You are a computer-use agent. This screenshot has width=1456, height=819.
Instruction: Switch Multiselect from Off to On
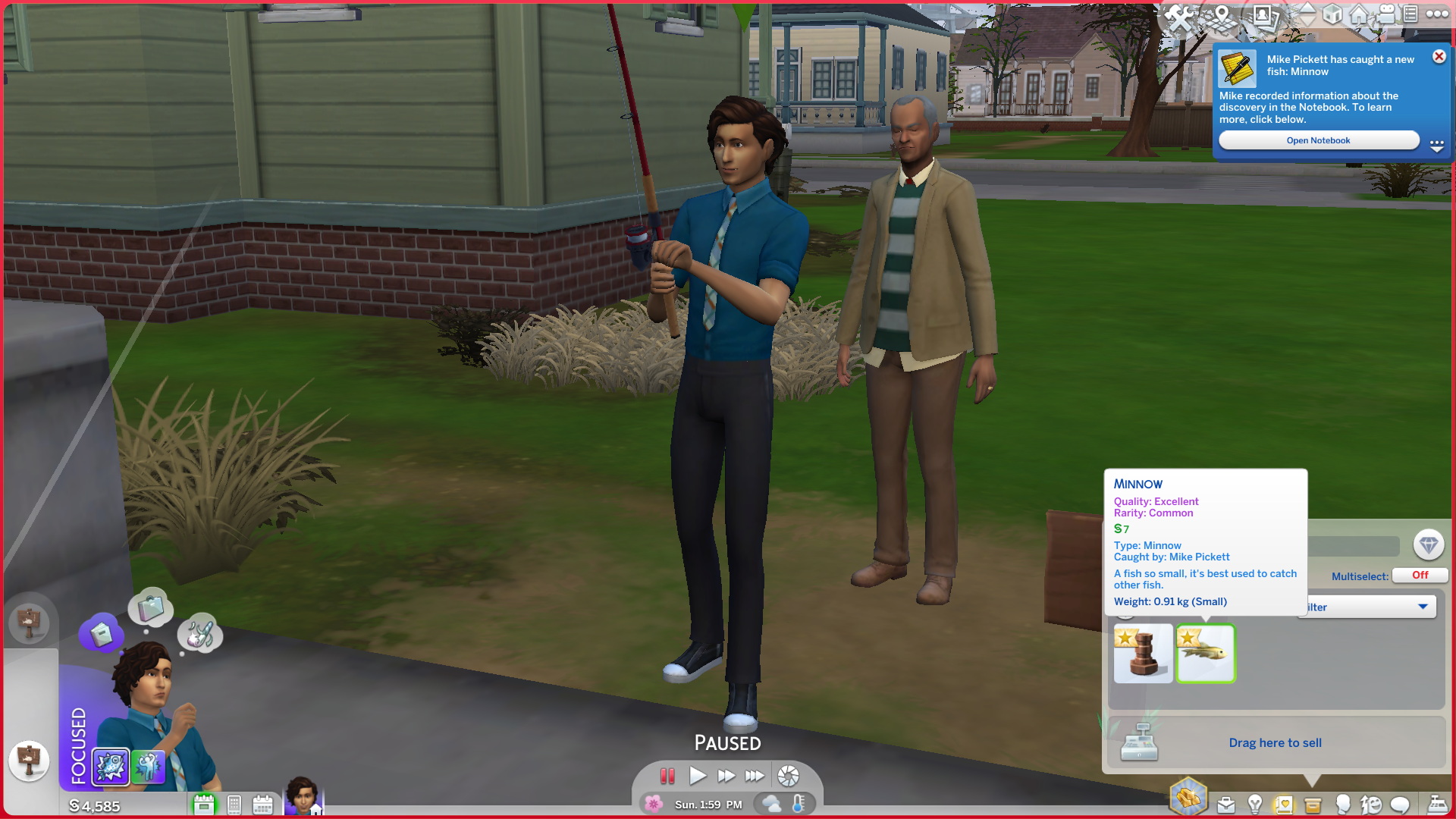point(1419,575)
